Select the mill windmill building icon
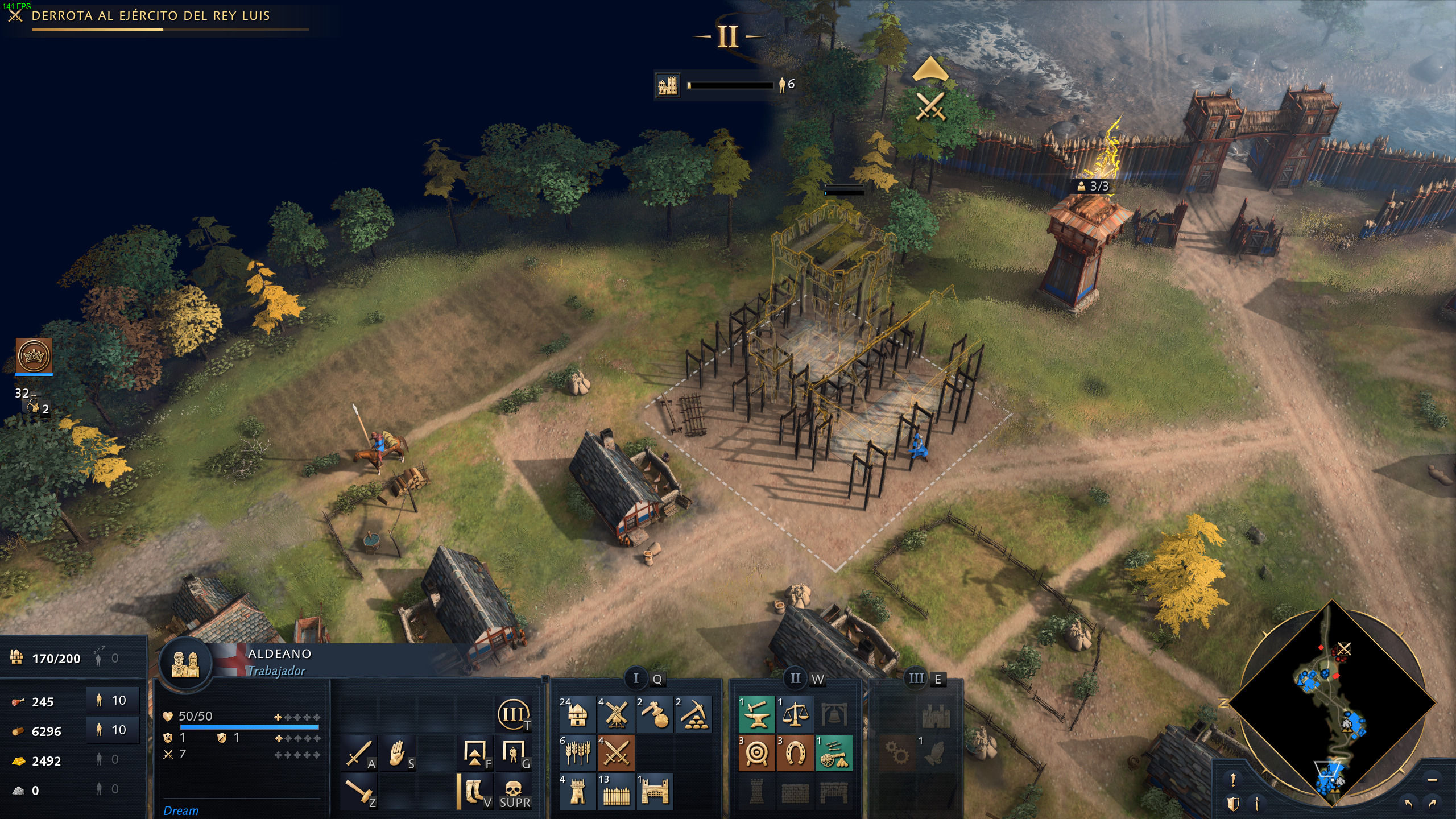 click(x=616, y=714)
